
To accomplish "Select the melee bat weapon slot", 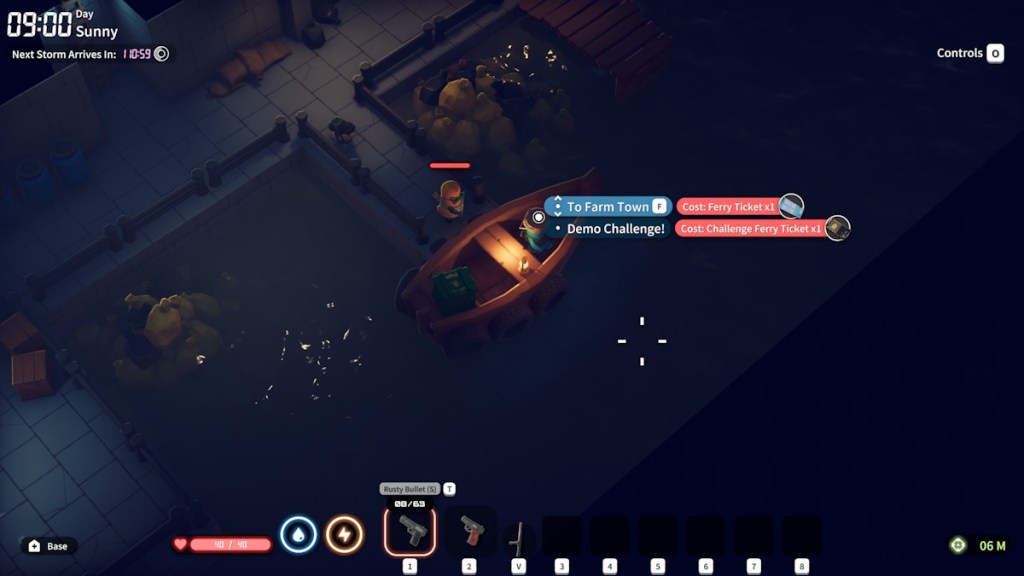I will pos(517,538).
